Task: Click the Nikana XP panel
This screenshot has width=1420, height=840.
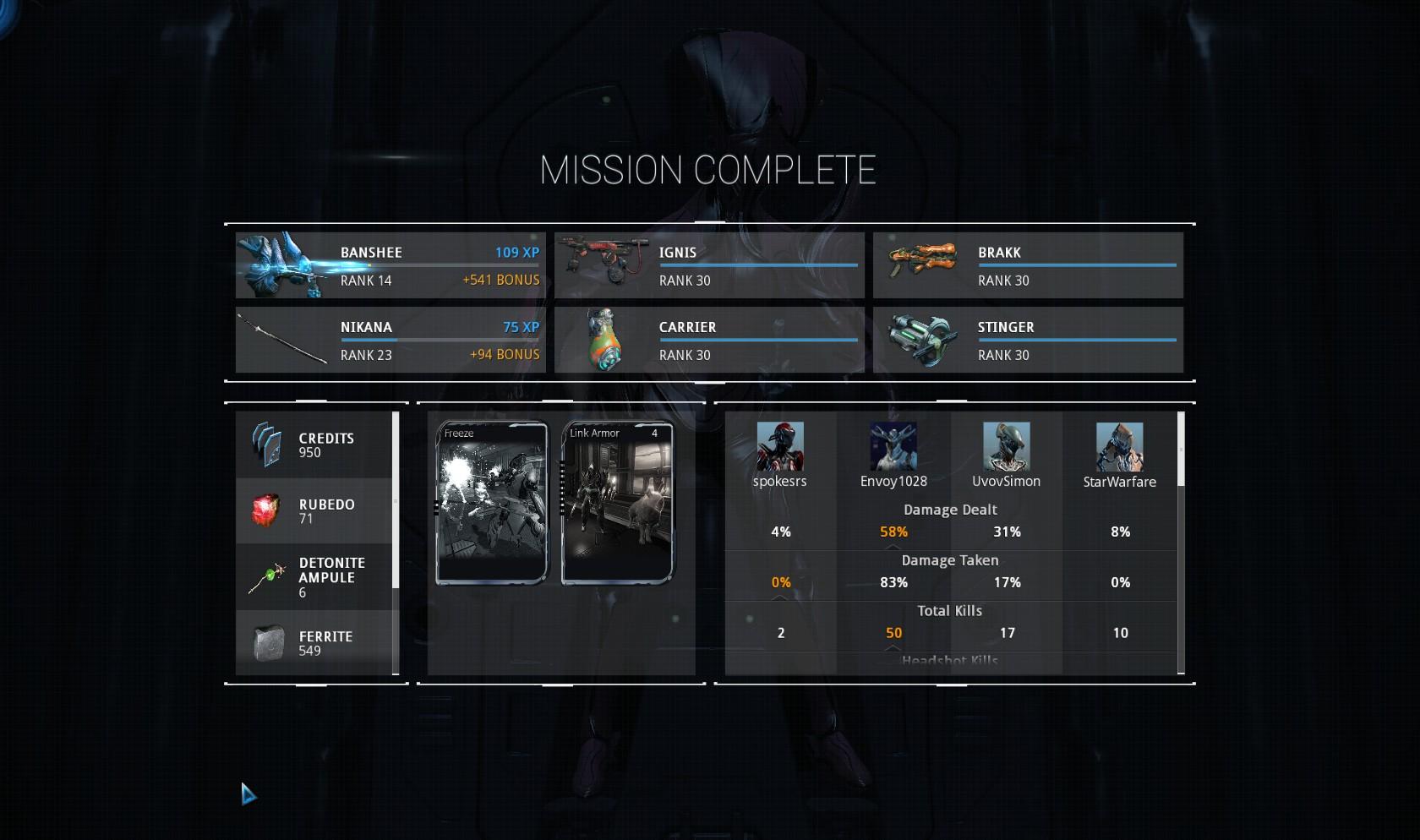Action: coord(390,340)
